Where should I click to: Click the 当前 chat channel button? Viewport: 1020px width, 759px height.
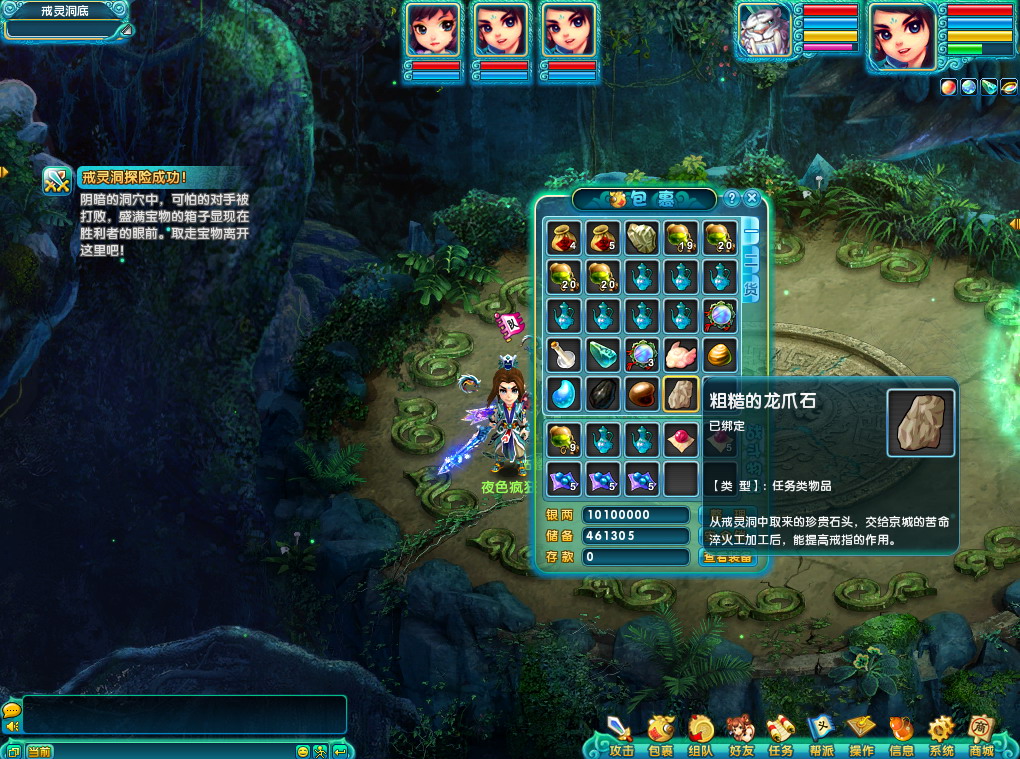(x=40, y=751)
